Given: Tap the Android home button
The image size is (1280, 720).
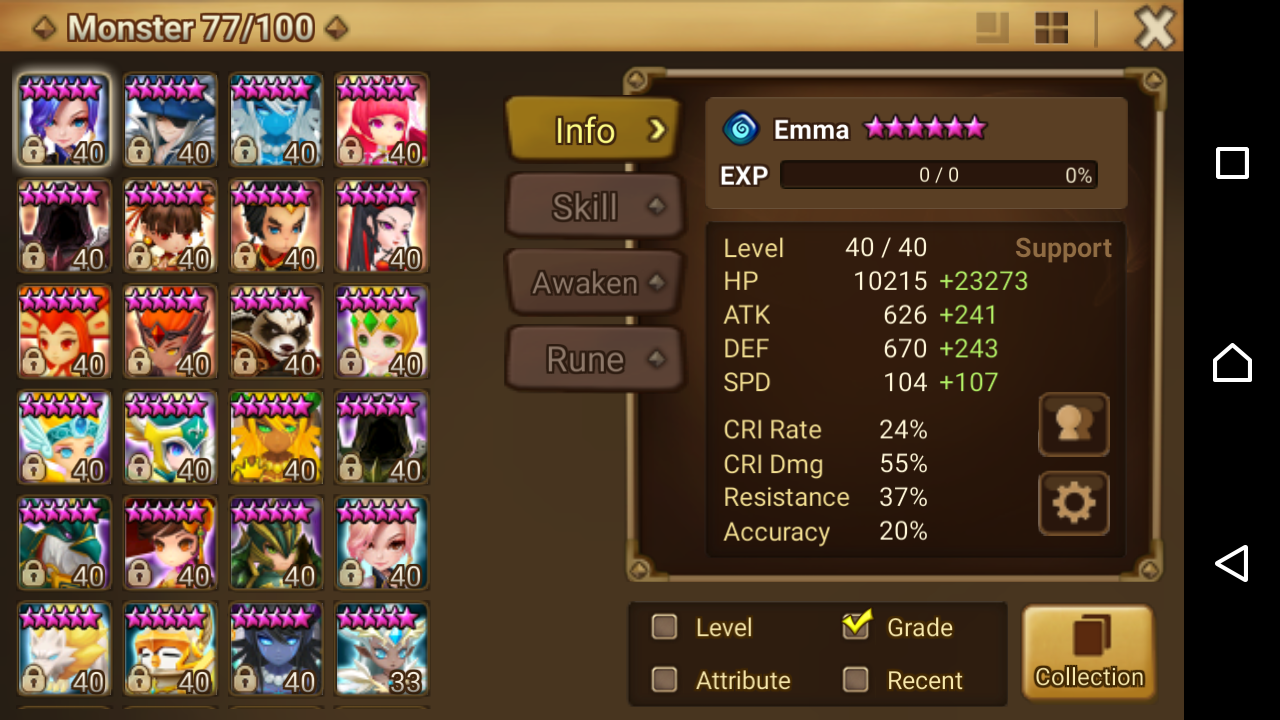Looking at the screenshot, I should pyautogui.click(x=1232, y=362).
